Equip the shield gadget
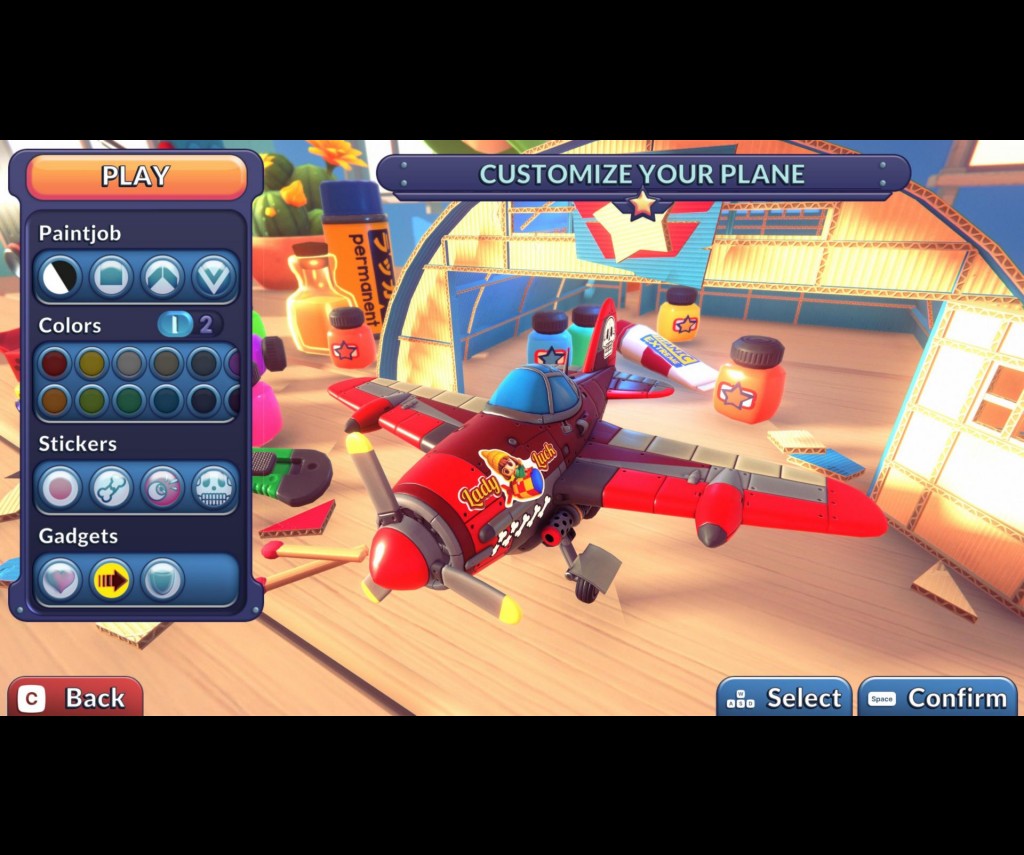The height and width of the screenshot is (855, 1024). 162,580
